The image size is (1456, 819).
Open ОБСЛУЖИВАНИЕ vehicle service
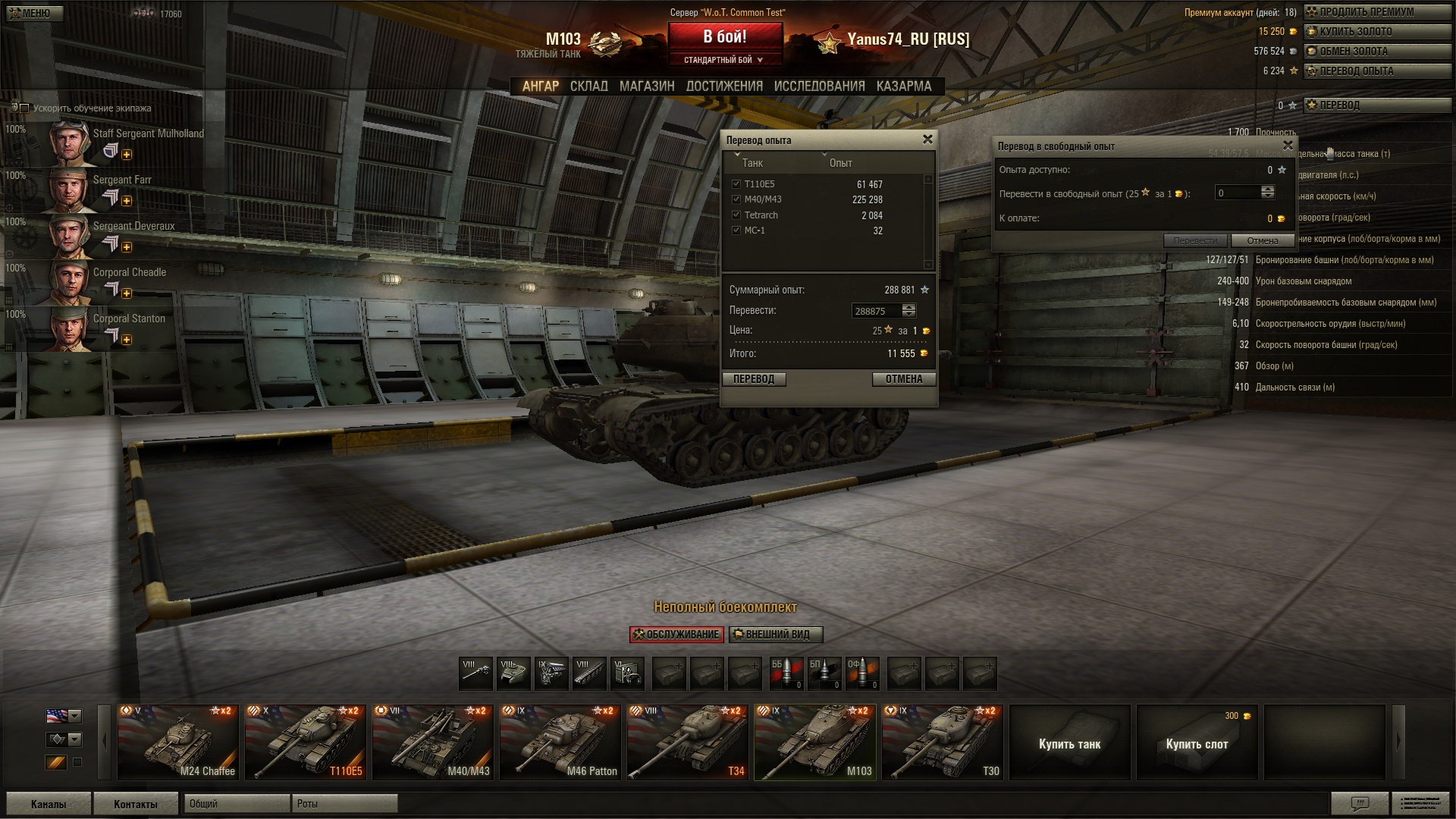click(676, 635)
